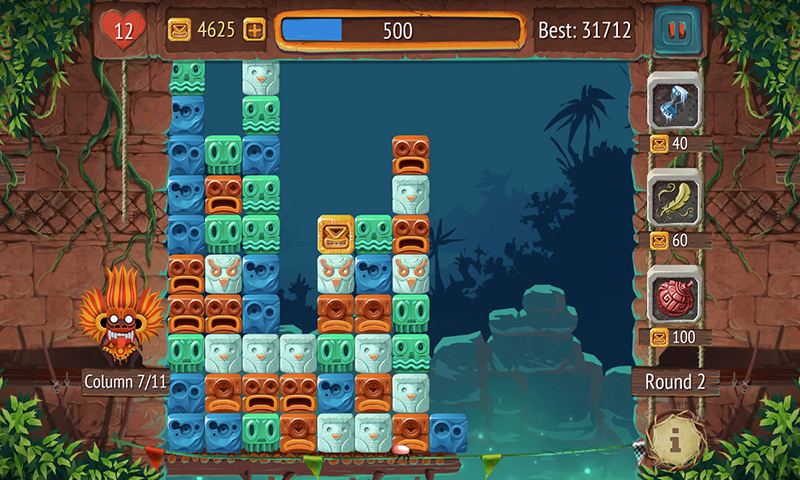Image resolution: width=800 pixels, height=480 pixels.
Task: Open the round info button
Action: tap(678, 435)
